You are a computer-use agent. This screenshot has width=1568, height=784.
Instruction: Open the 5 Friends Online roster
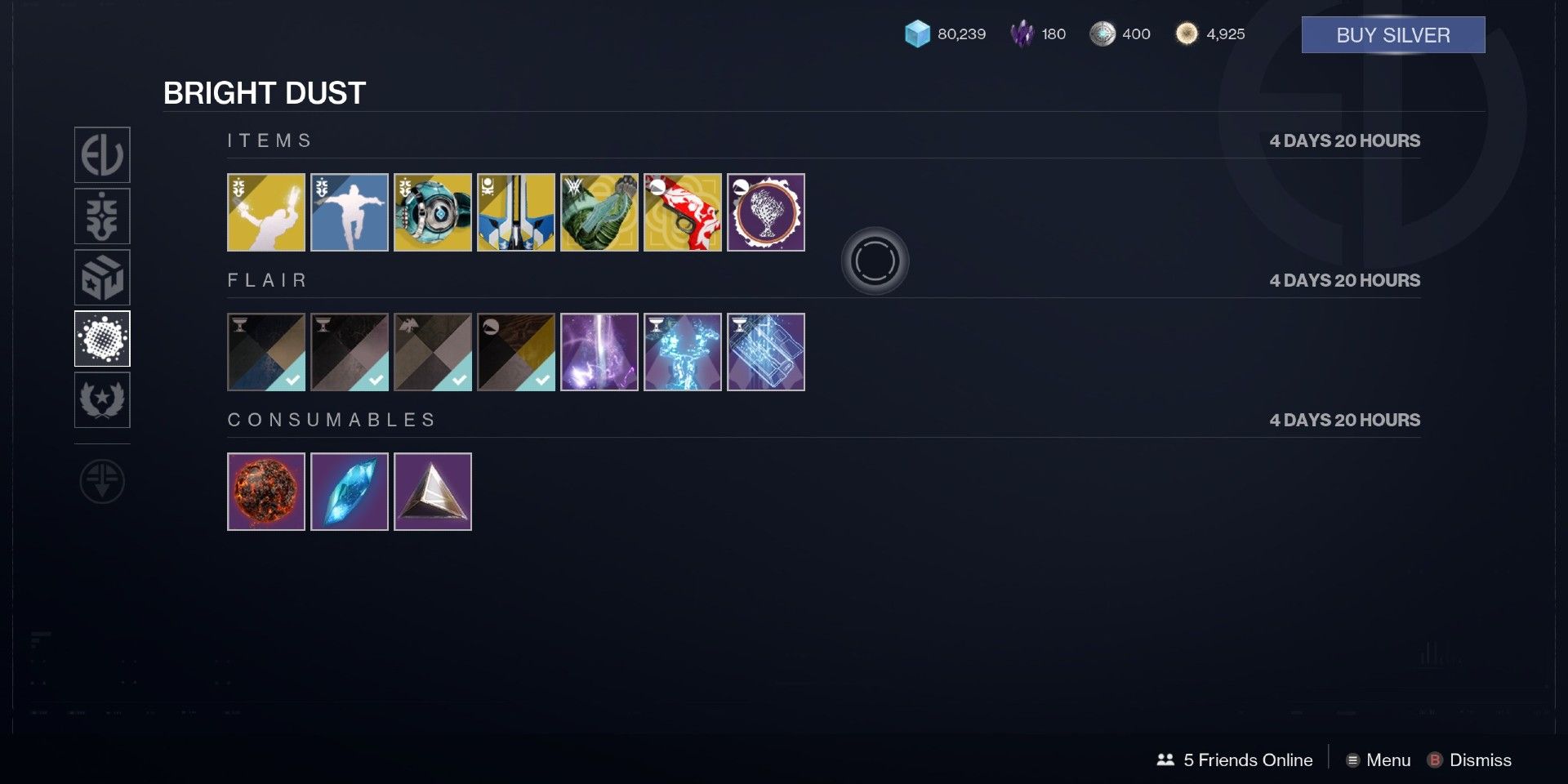tap(1233, 760)
